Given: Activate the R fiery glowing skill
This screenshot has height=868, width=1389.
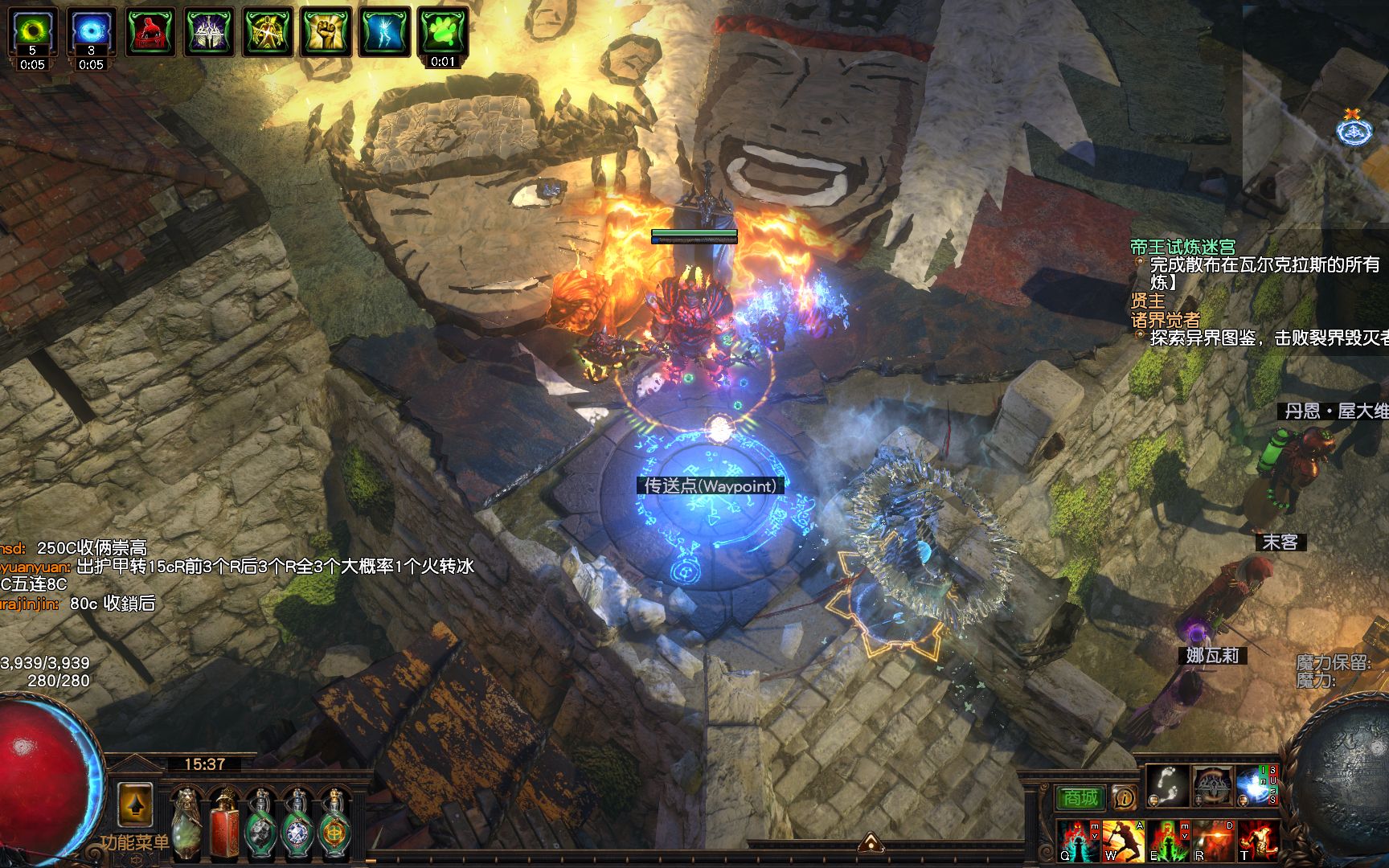Looking at the screenshot, I should (x=1212, y=841).
